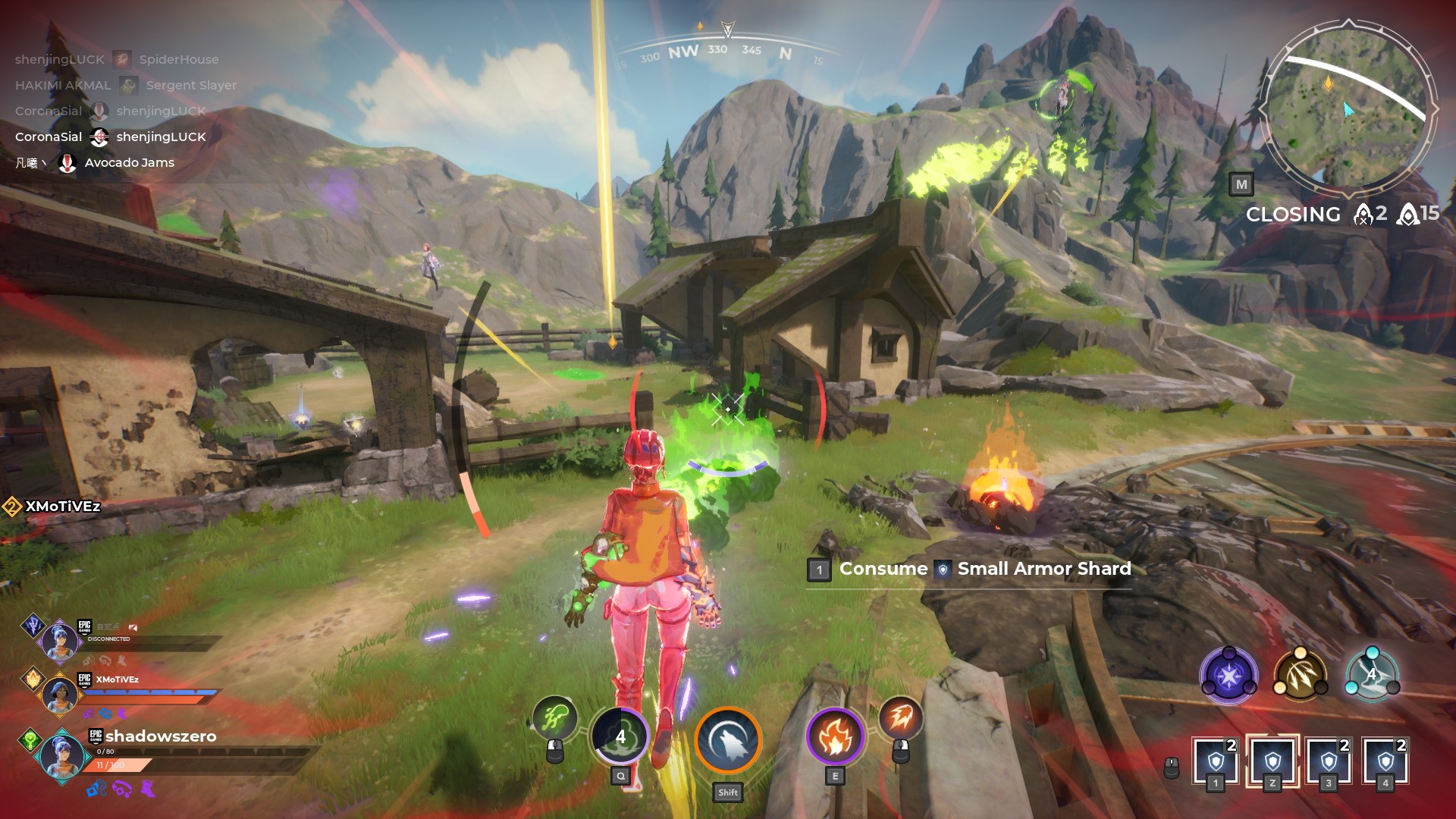Select the highlighted armor shard slot Z
This screenshot has height=819, width=1456.
coord(1272,760)
